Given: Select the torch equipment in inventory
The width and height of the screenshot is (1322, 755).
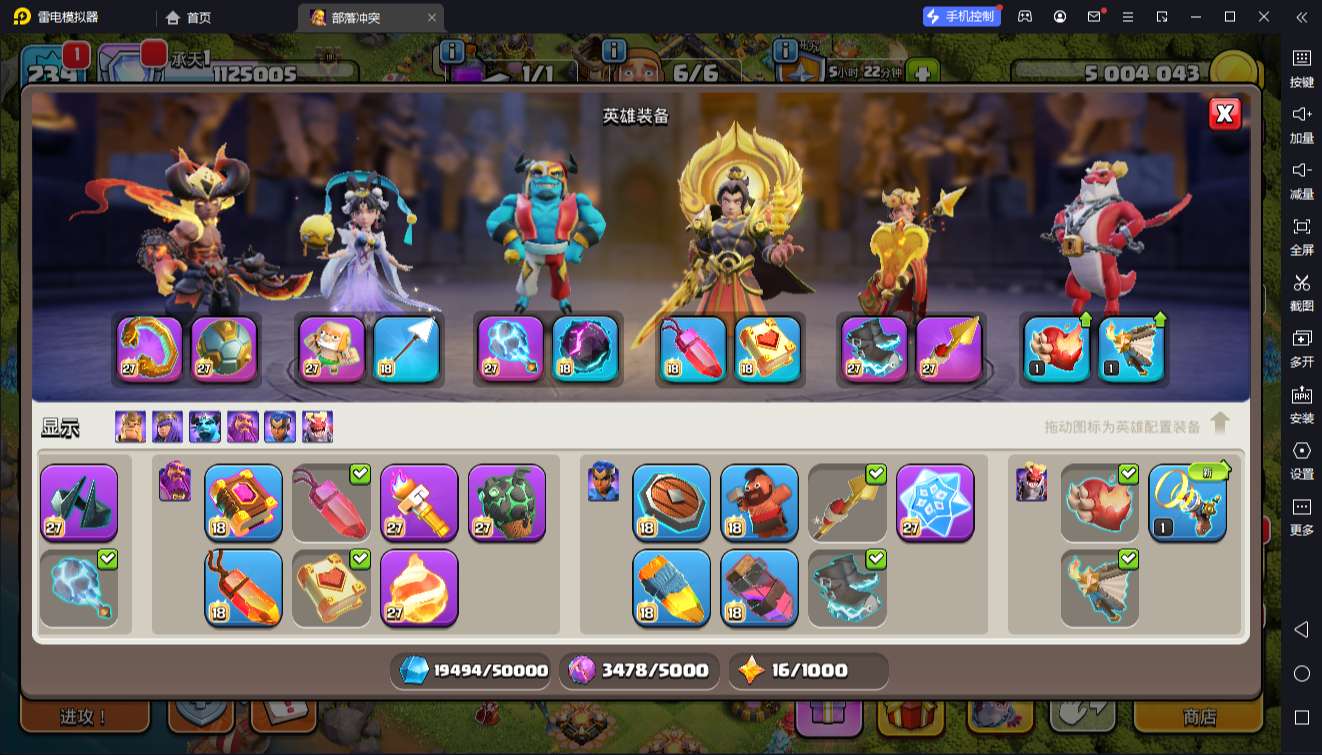Looking at the screenshot, I should [x=419, y=502].
